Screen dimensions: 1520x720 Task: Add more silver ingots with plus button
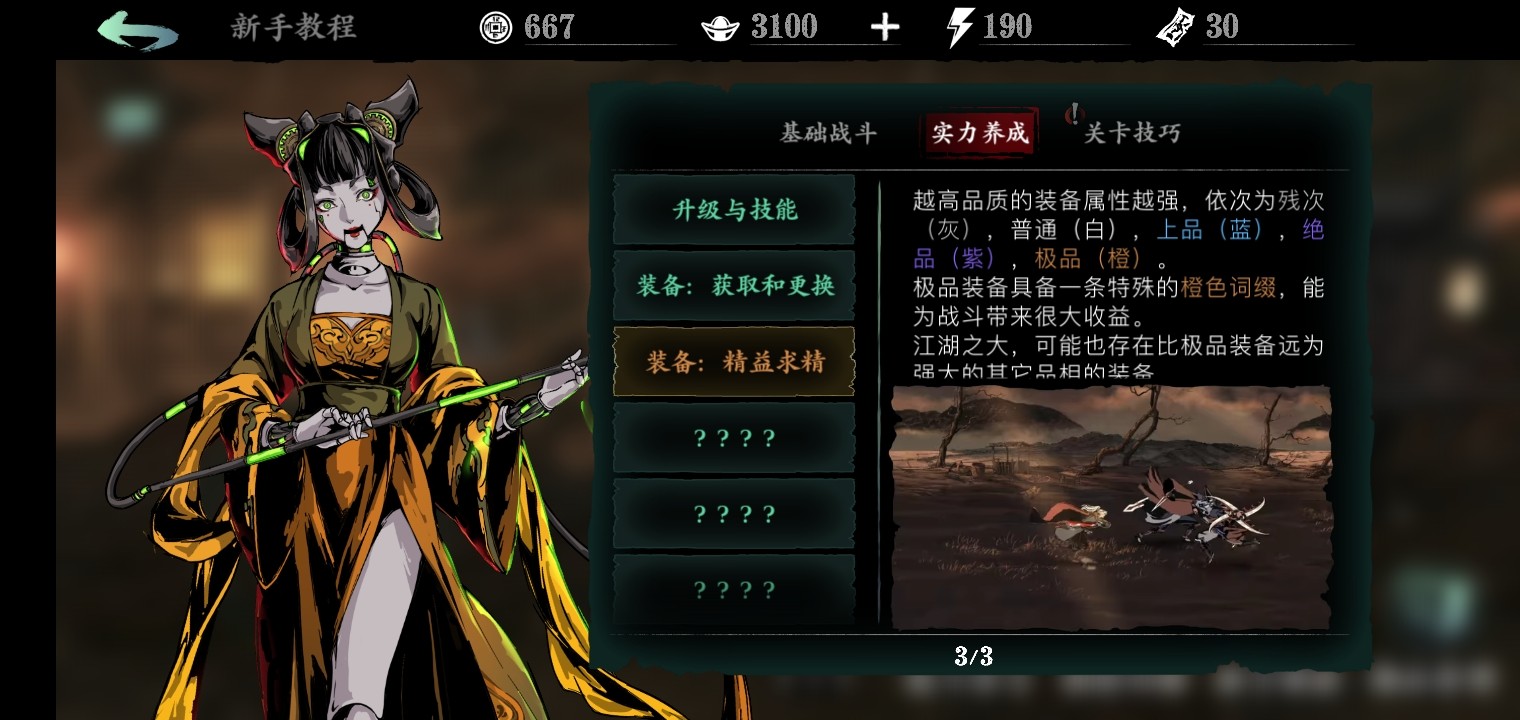885,28
